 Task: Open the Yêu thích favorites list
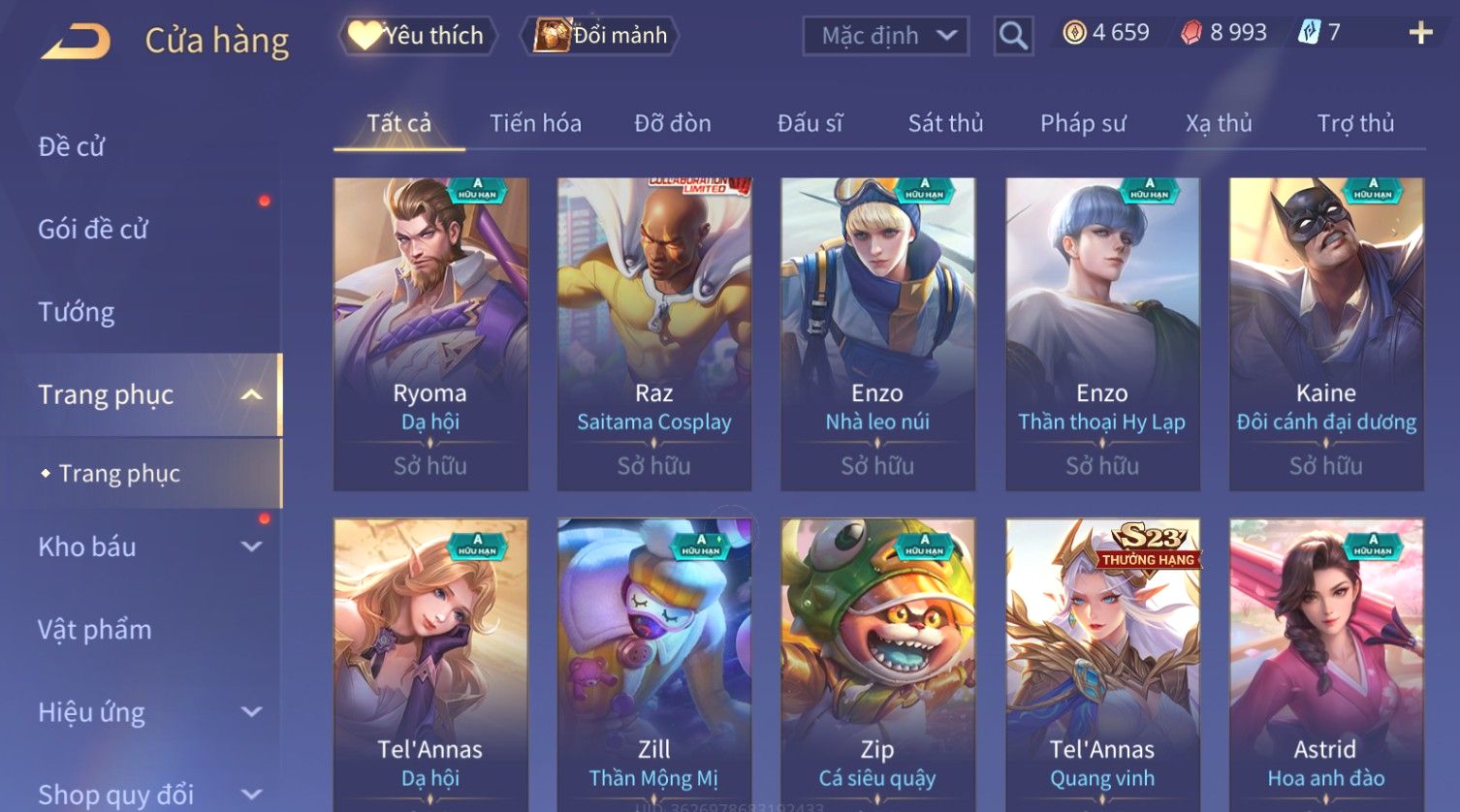[x=418, y=36]
